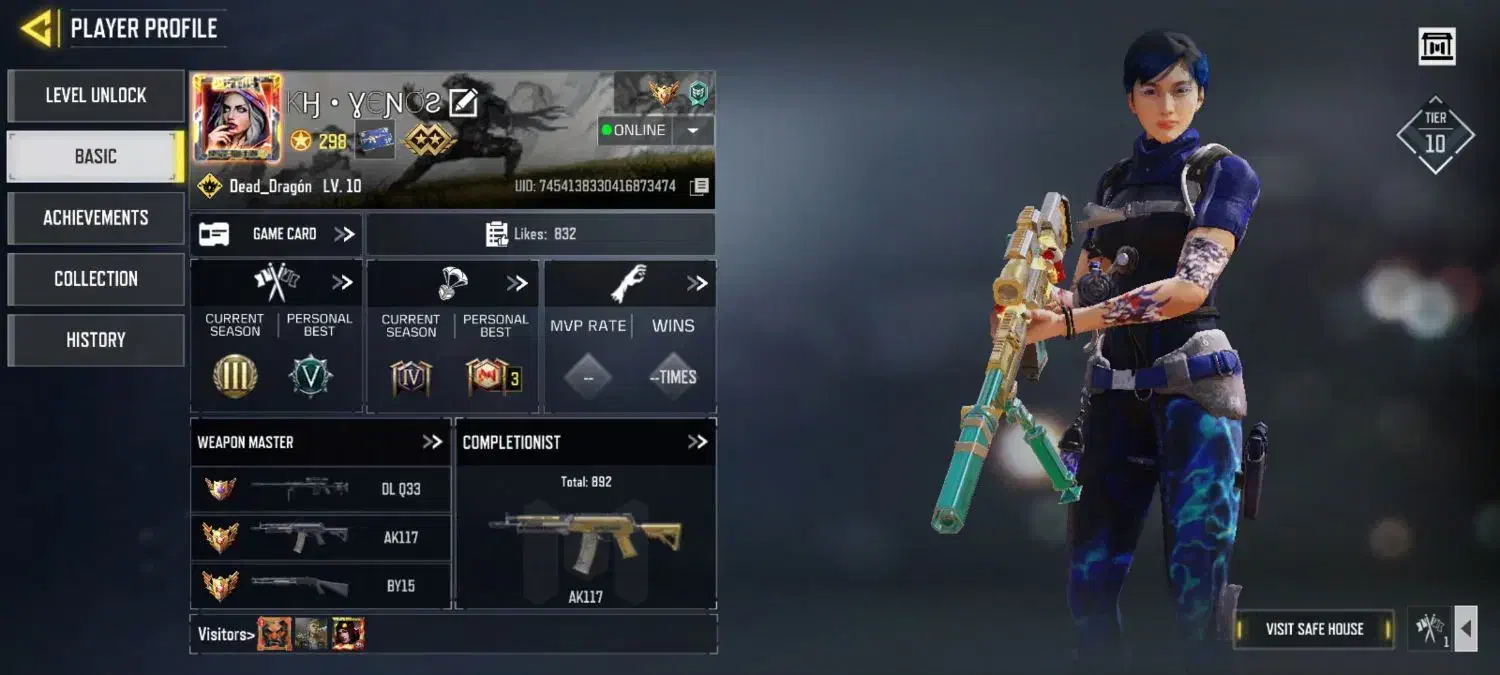Switch to the Level Unlock tab
The image size is (1500, 675).
pyautogui.click(x=96, y=96)
